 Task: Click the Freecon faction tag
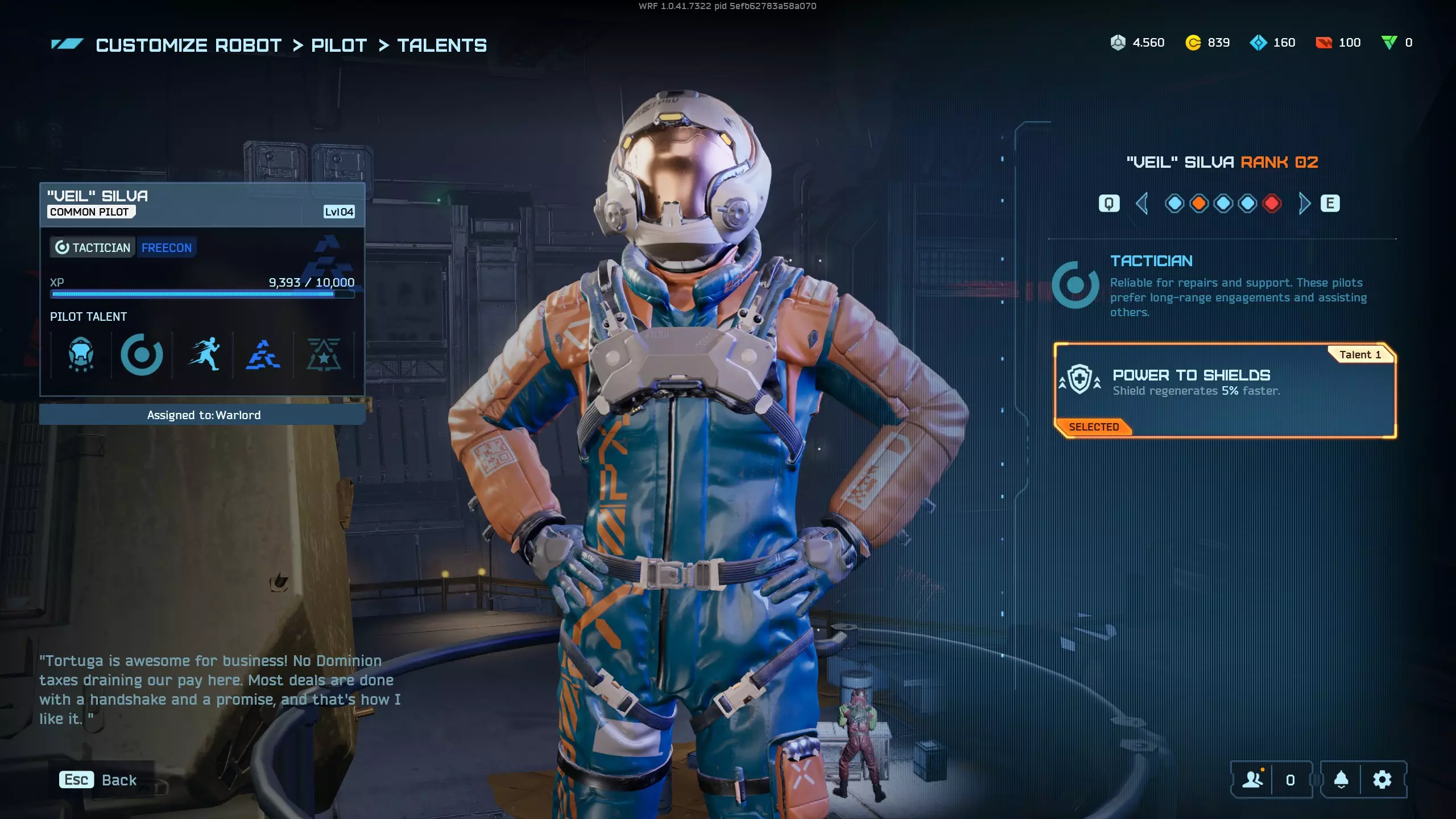point(167,248)
